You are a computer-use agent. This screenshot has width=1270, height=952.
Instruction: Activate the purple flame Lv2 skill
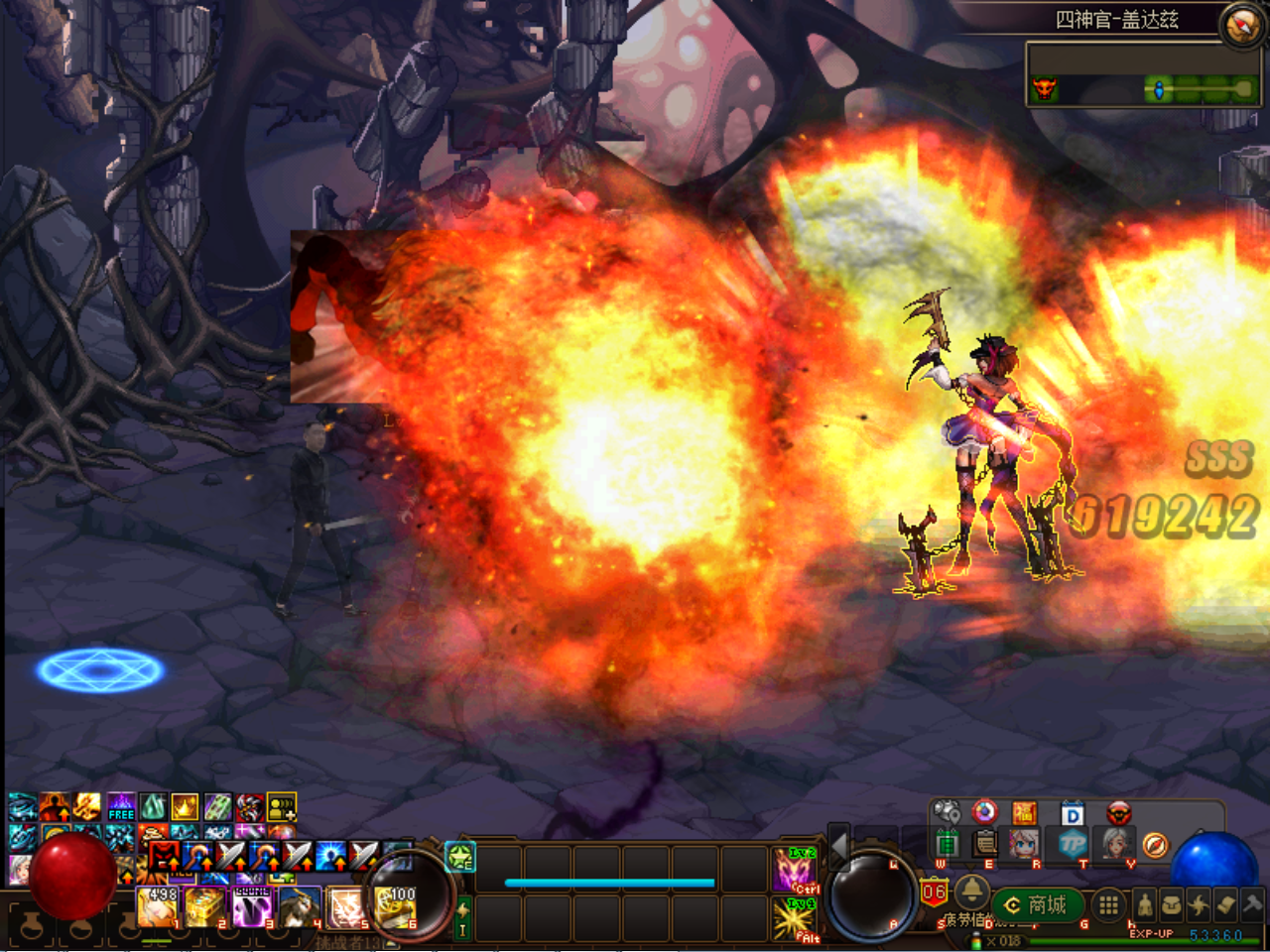pyautogui.click(x=796, y=870)
